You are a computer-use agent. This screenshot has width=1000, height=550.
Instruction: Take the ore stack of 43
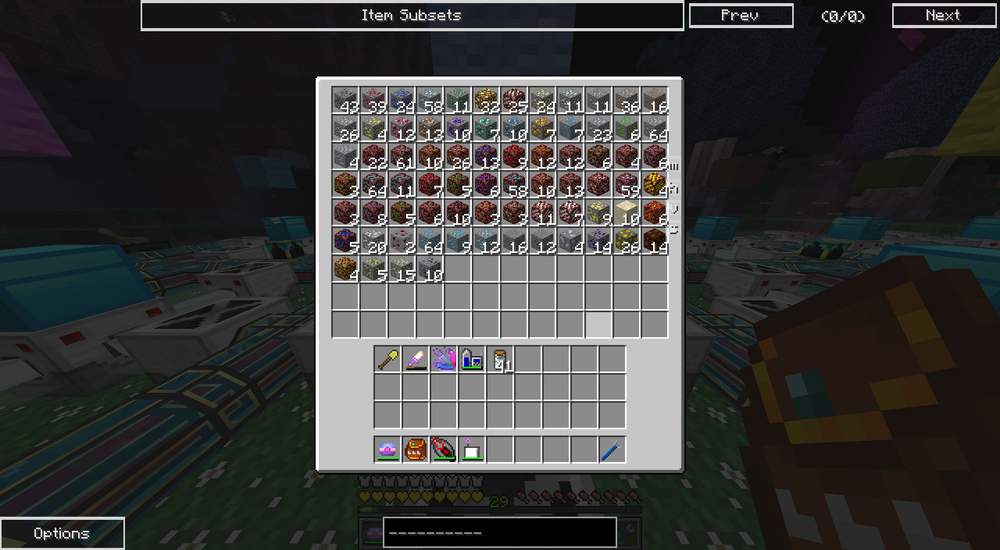click(345, 100)
